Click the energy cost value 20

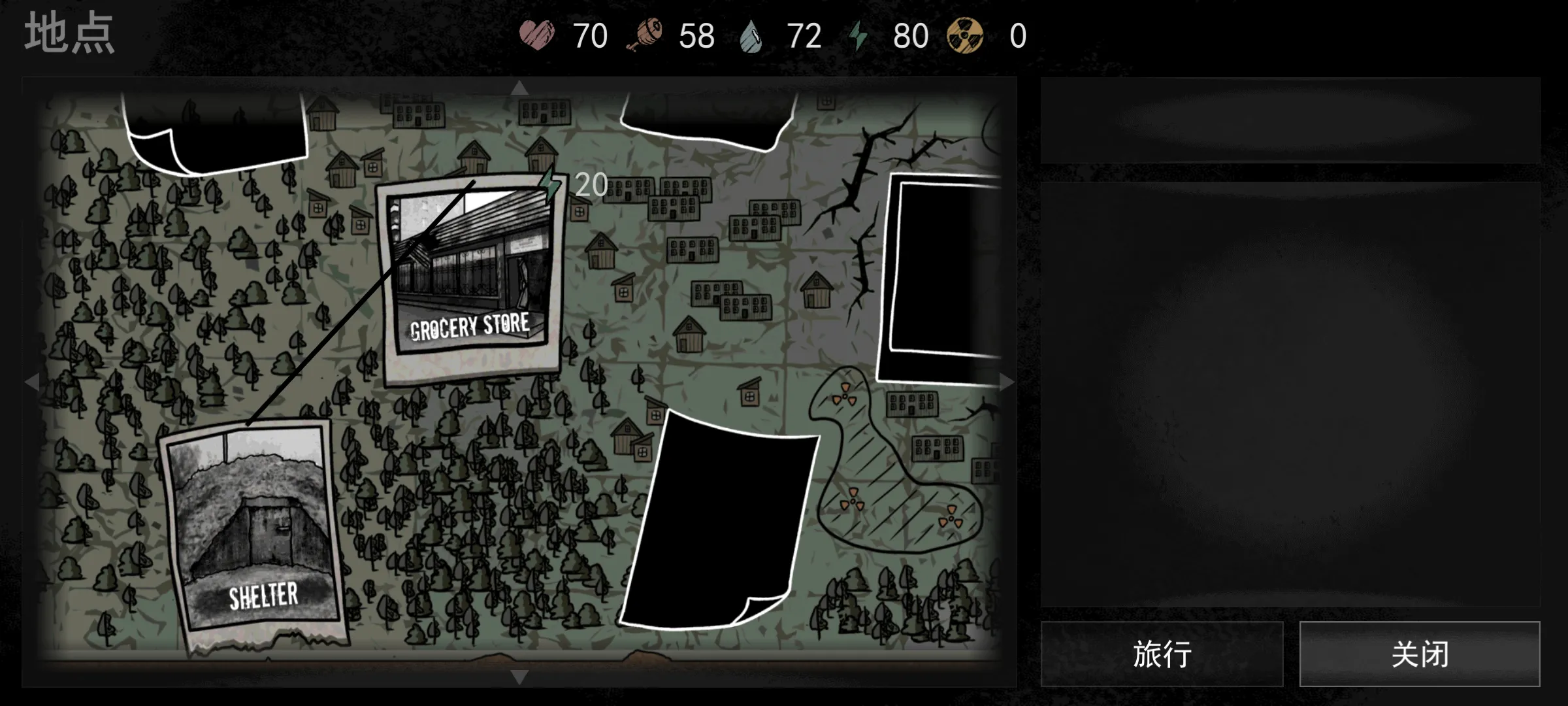[x=590, y=186]
